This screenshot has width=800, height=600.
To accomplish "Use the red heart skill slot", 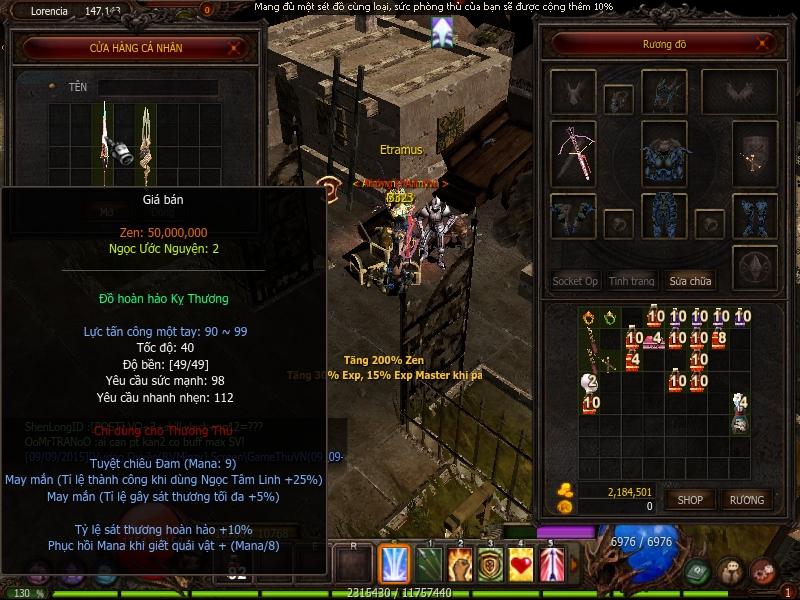I will [521, 563].
